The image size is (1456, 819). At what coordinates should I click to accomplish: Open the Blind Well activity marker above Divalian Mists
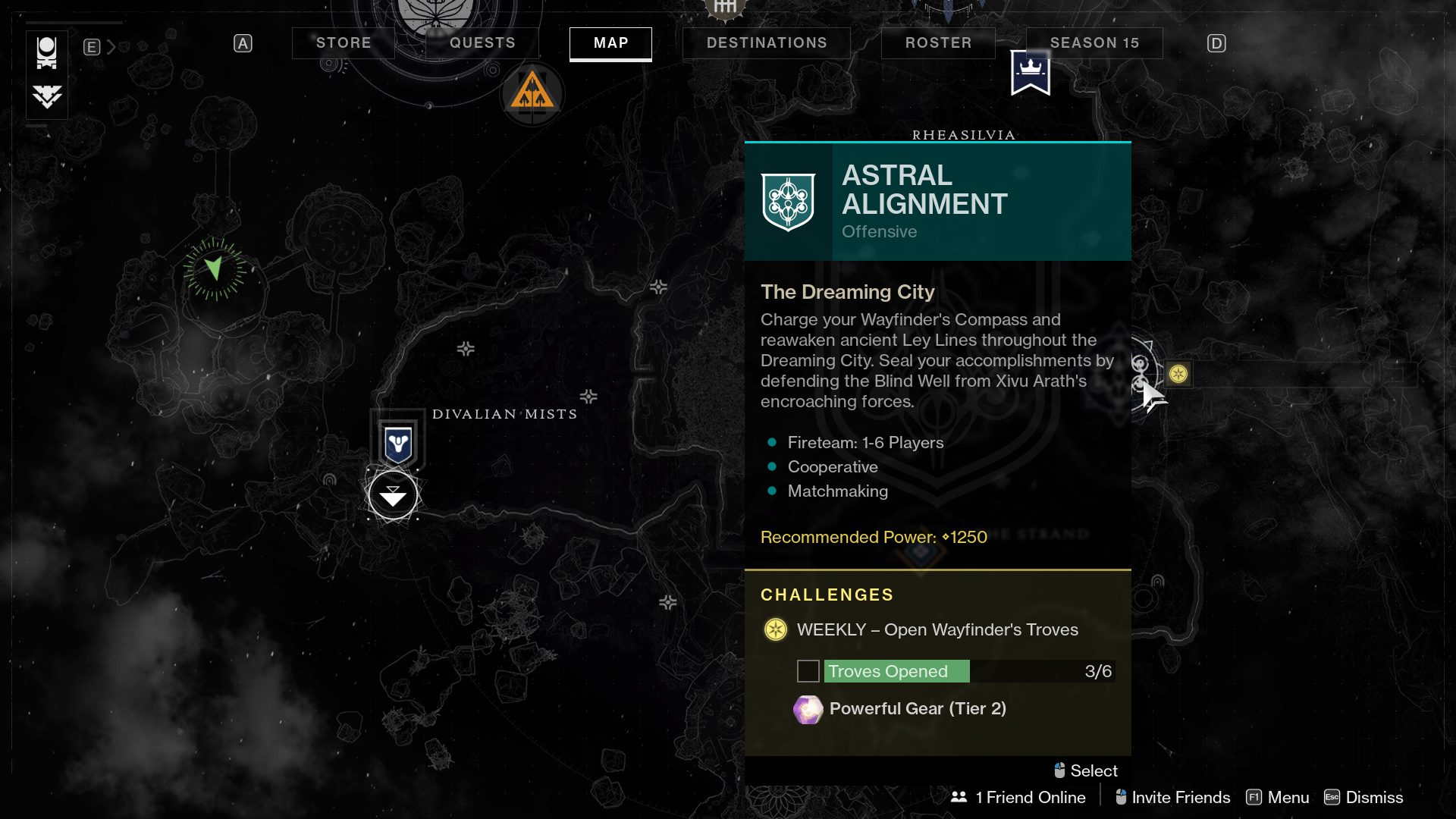pos(397,441)
